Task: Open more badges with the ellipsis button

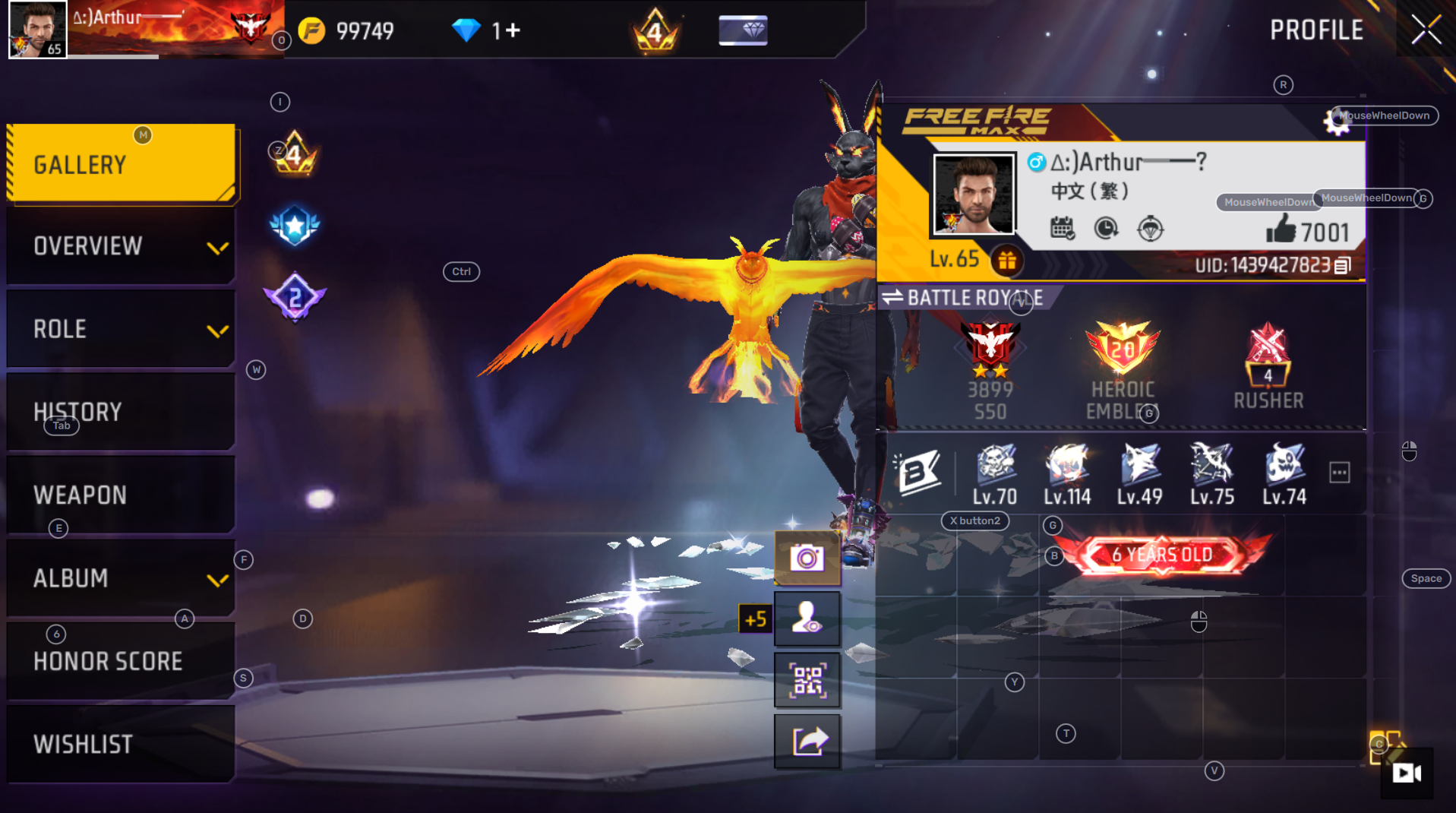Action: tap(1339, 471)
